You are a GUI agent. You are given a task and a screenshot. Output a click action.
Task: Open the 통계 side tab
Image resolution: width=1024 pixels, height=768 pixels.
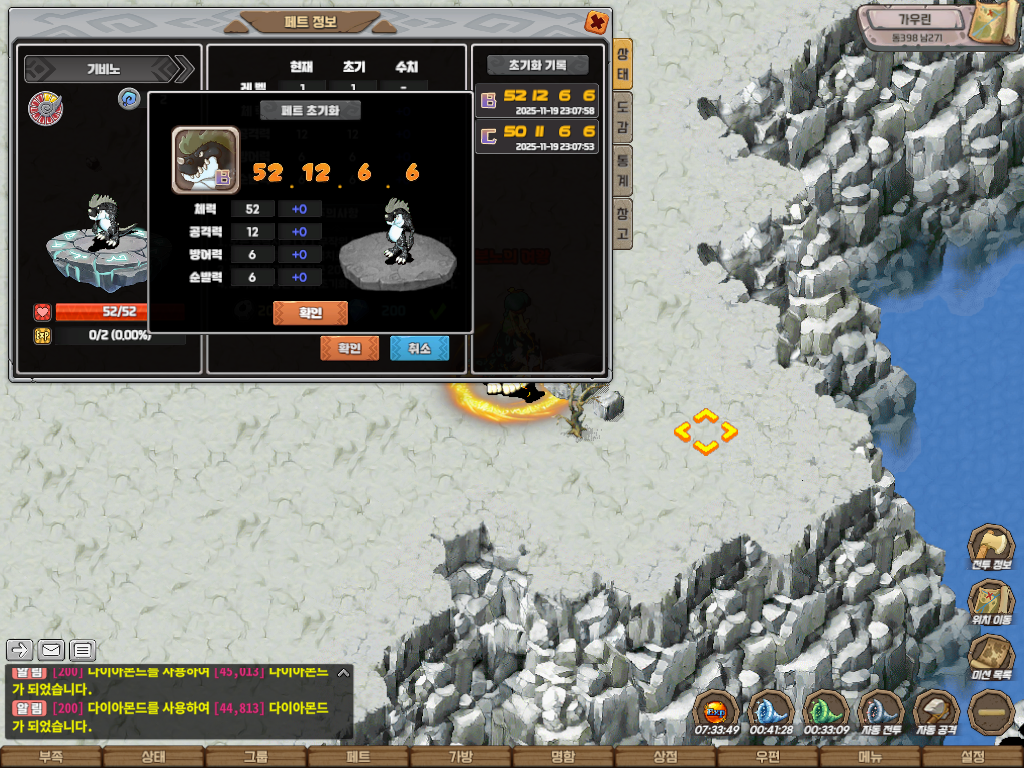[x=622, y=171]
